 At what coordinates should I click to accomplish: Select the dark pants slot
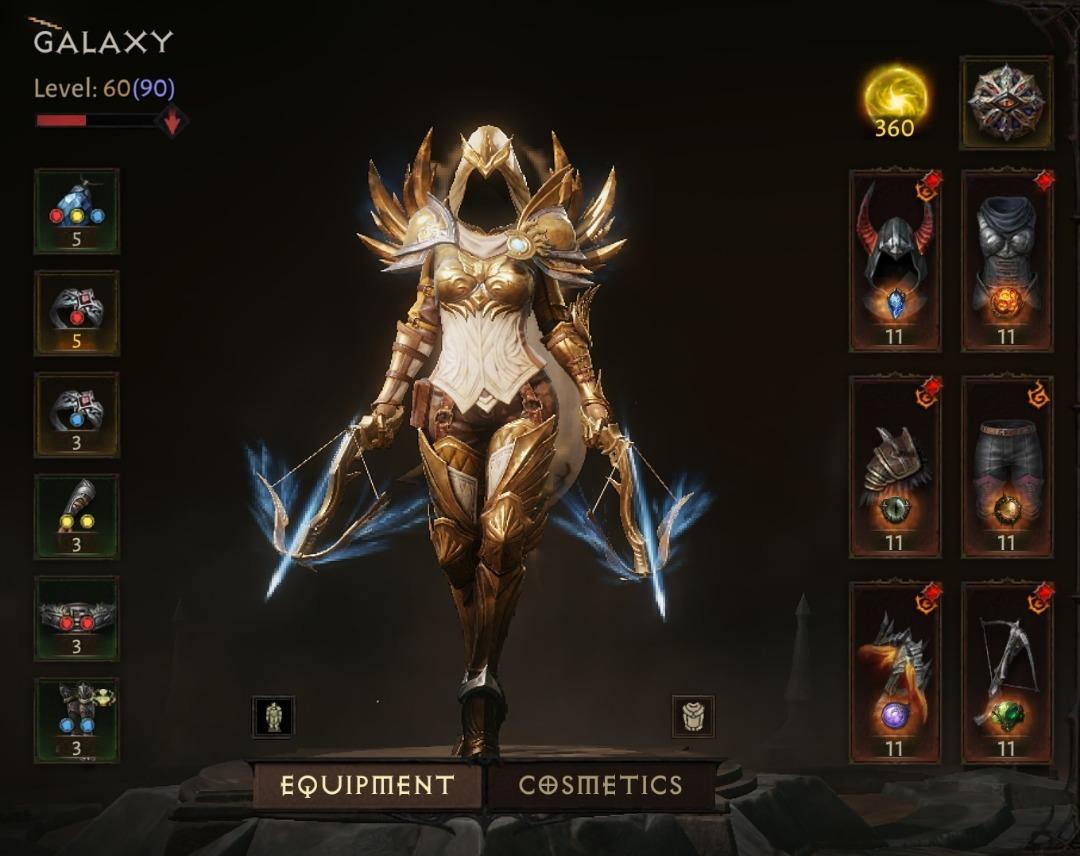click(x=1007, y=468)
